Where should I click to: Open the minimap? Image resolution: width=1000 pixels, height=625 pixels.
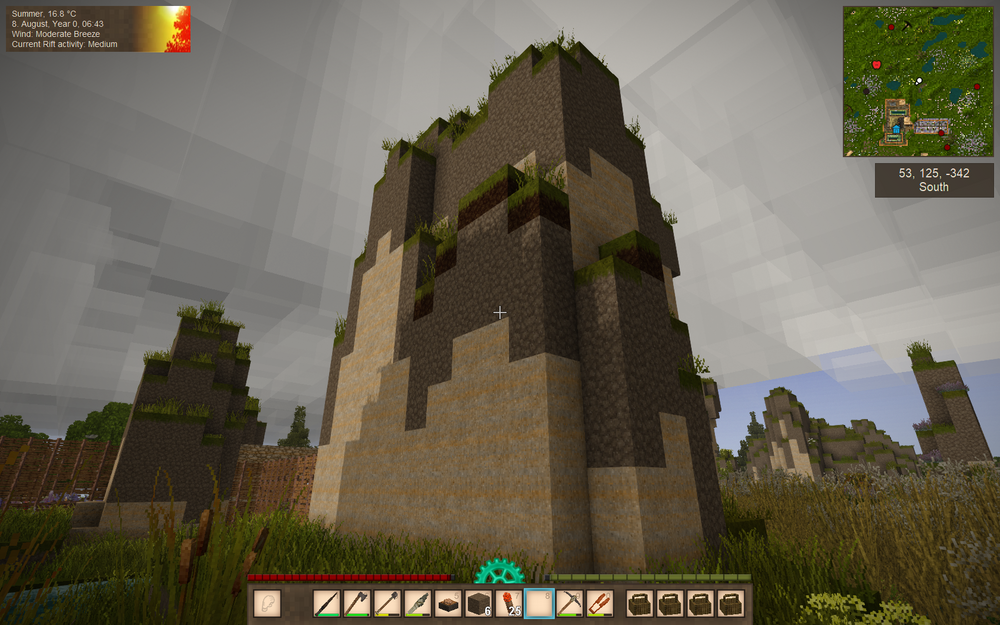coord(918,82)
